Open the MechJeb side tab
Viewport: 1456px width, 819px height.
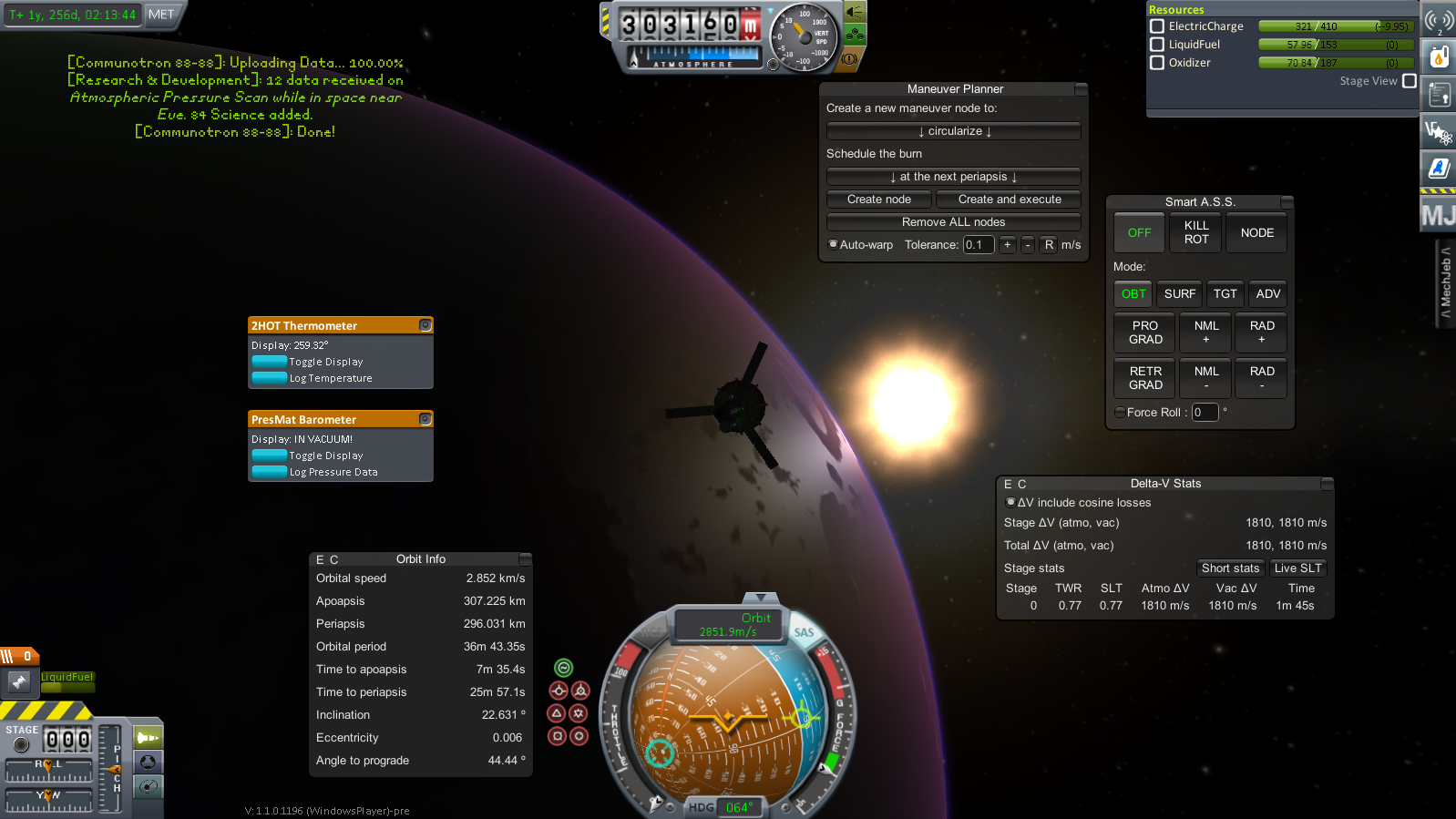(1445, 282)
